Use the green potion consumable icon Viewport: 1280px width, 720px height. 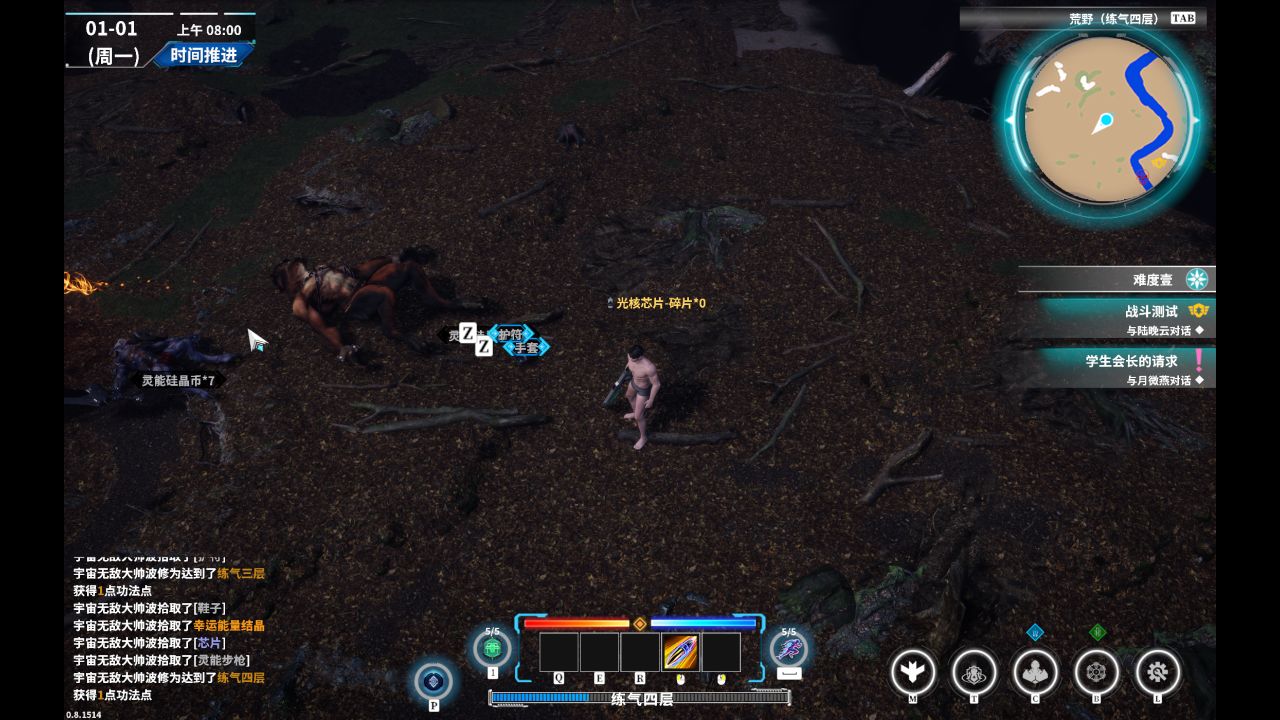492,648
